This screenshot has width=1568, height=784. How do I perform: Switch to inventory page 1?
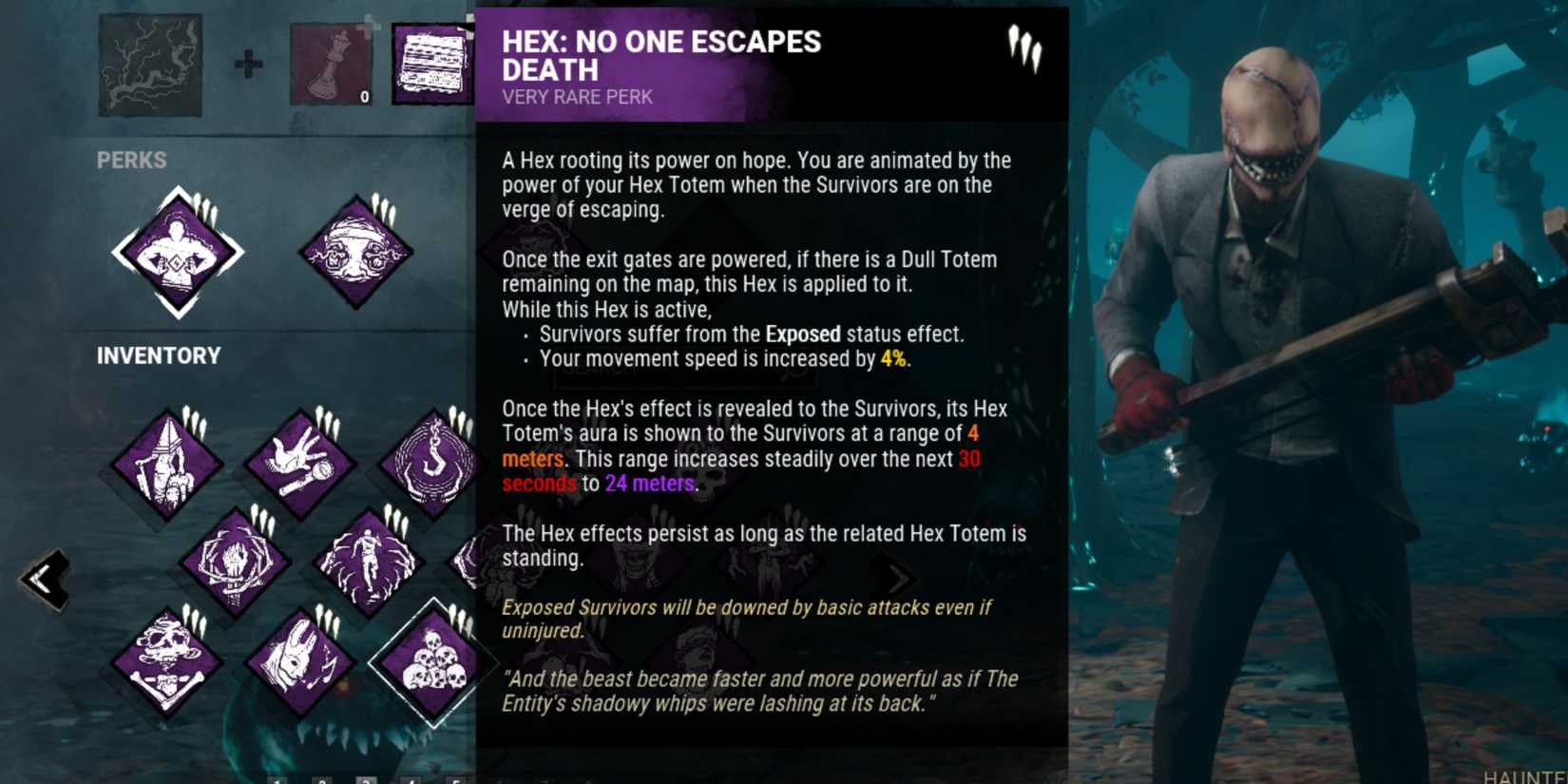tap(277, 781)
